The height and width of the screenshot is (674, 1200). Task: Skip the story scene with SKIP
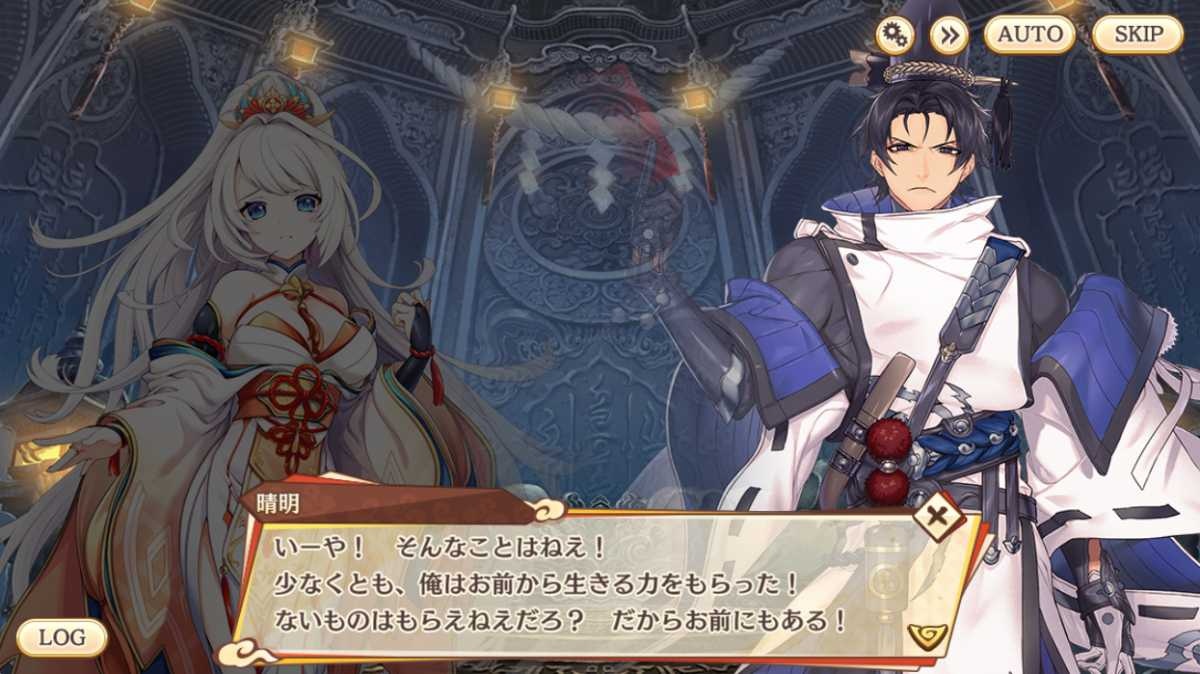point(1138,34)
